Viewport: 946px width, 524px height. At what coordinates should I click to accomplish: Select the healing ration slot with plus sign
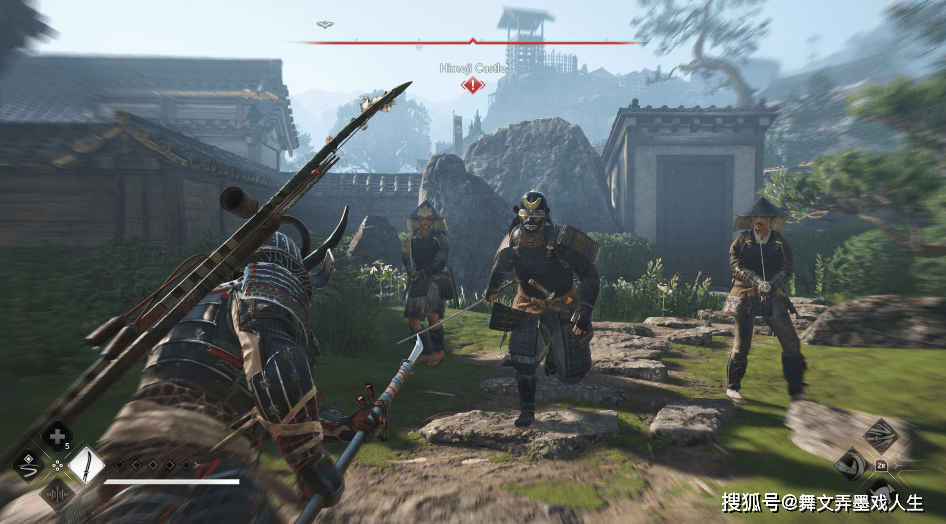point(57,436)
